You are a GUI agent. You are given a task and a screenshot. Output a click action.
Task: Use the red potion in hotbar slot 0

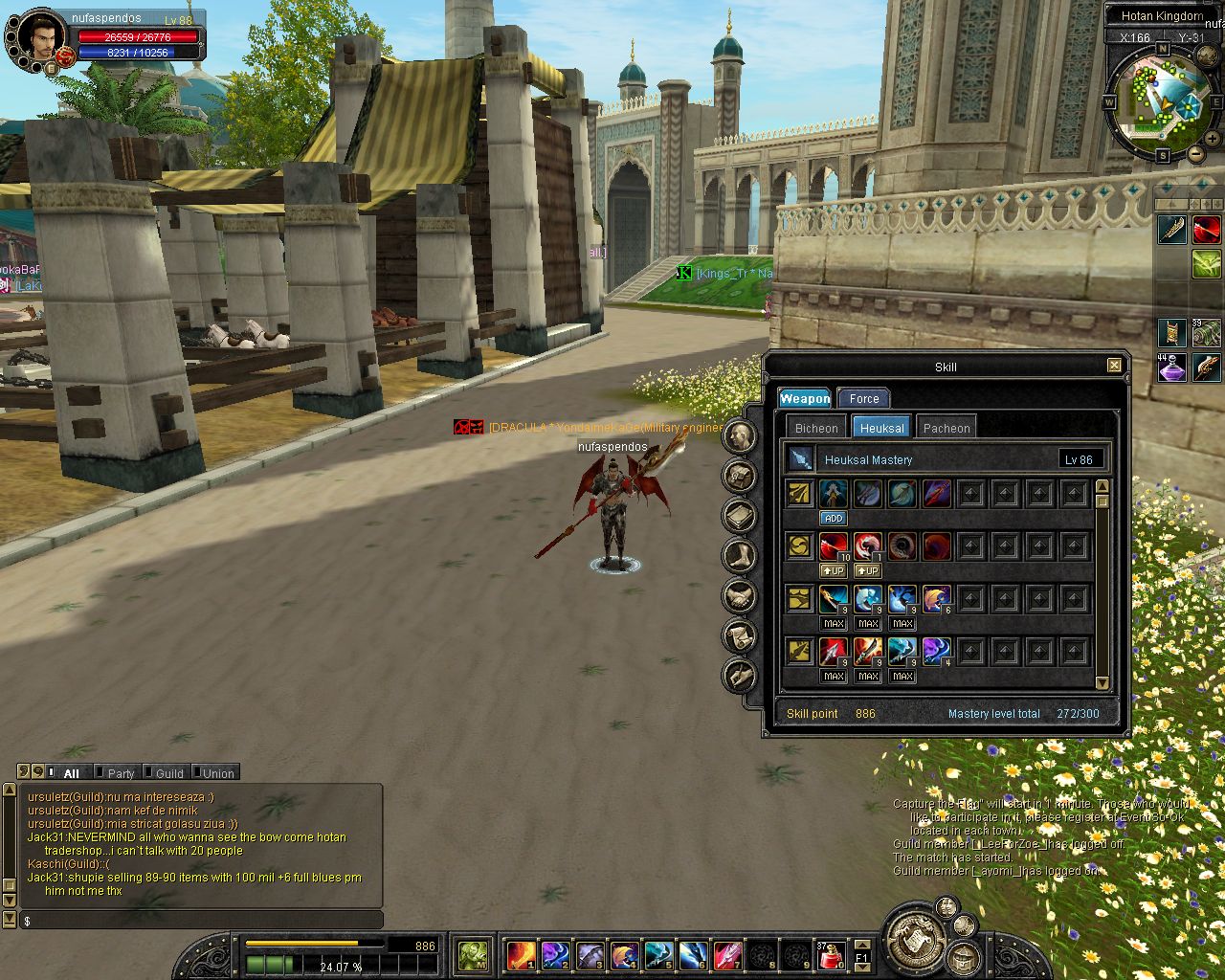coord(830,954)
